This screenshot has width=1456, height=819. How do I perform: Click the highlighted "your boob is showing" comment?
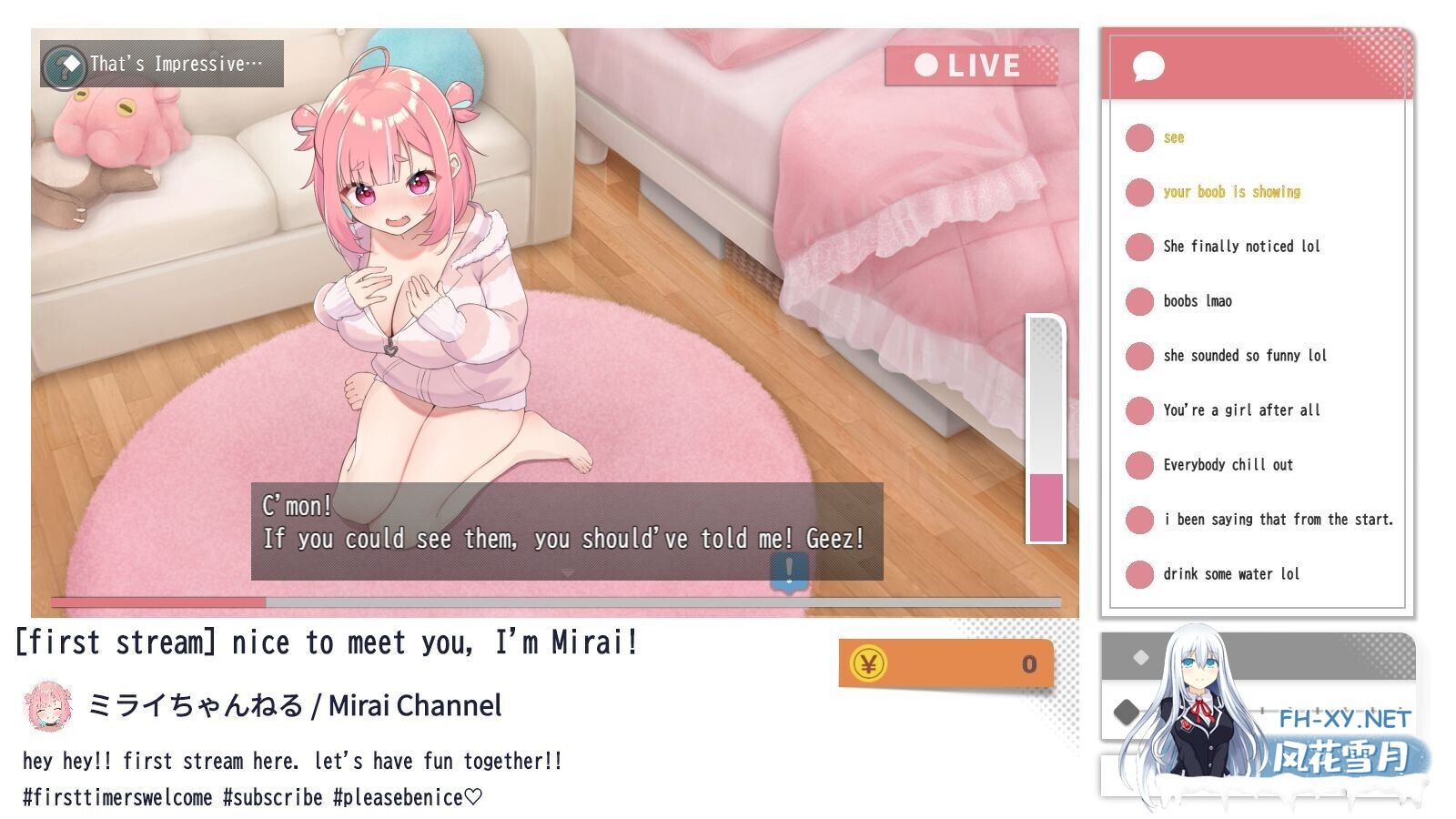click(x=1232, y=192)
